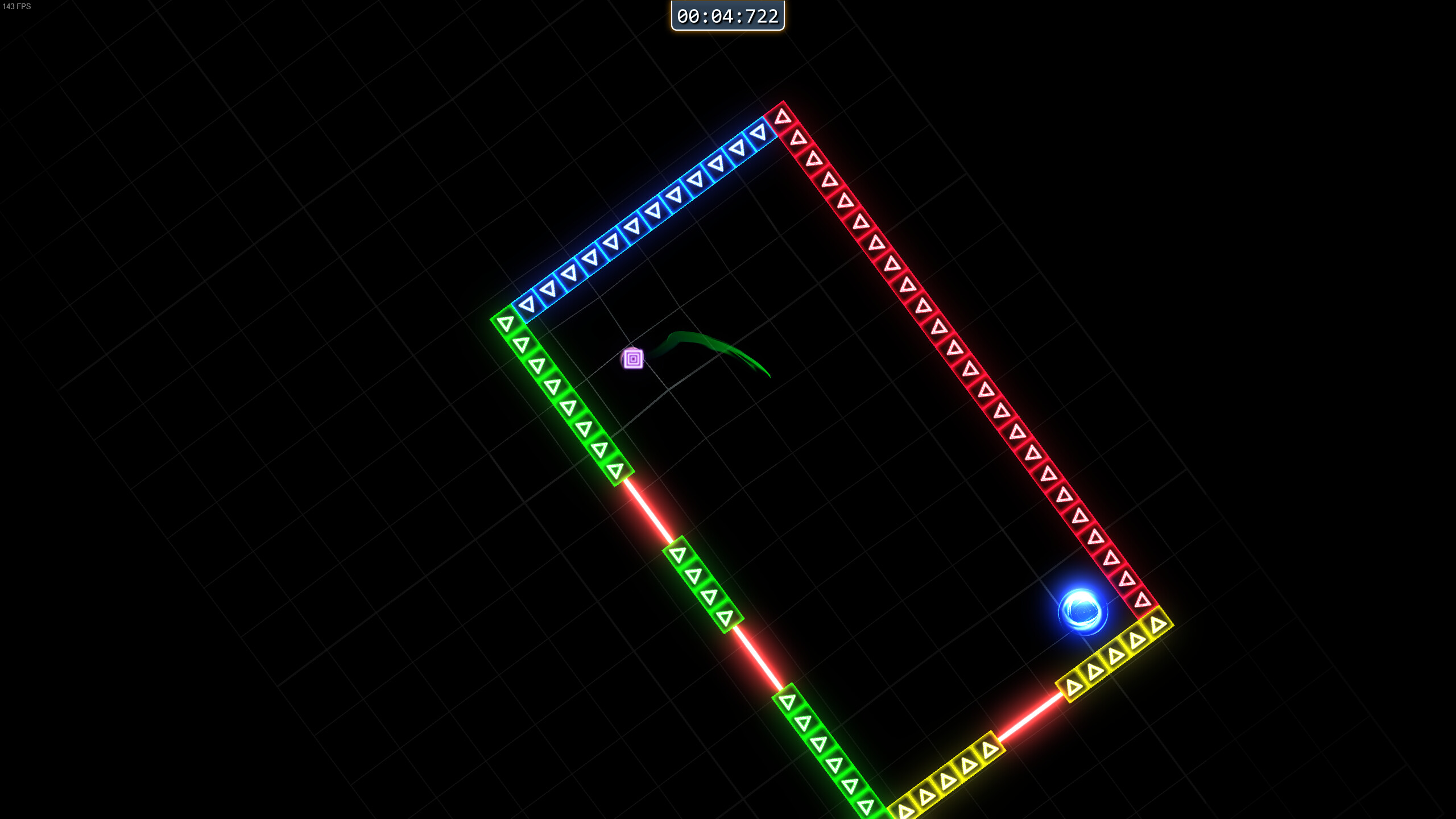
Task: Click the glowing blue player orb
Action: pyautogui.click(x=1083, y=610)
